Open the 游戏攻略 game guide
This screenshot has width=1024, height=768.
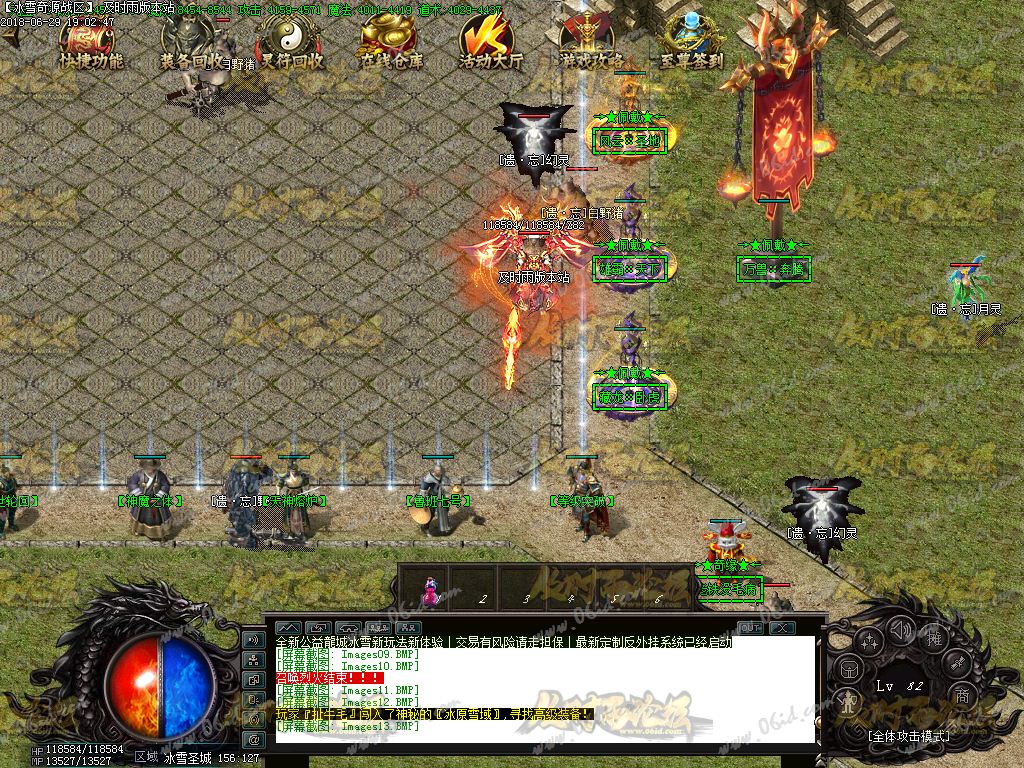tap(590, 44)
